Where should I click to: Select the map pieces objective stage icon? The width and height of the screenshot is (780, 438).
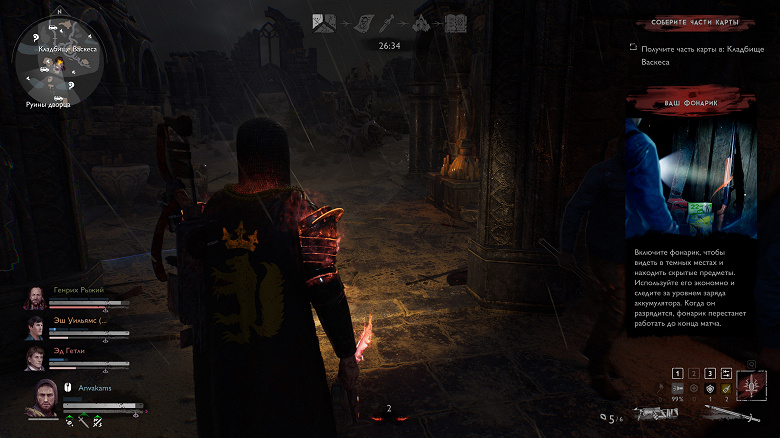click(324, 21)
